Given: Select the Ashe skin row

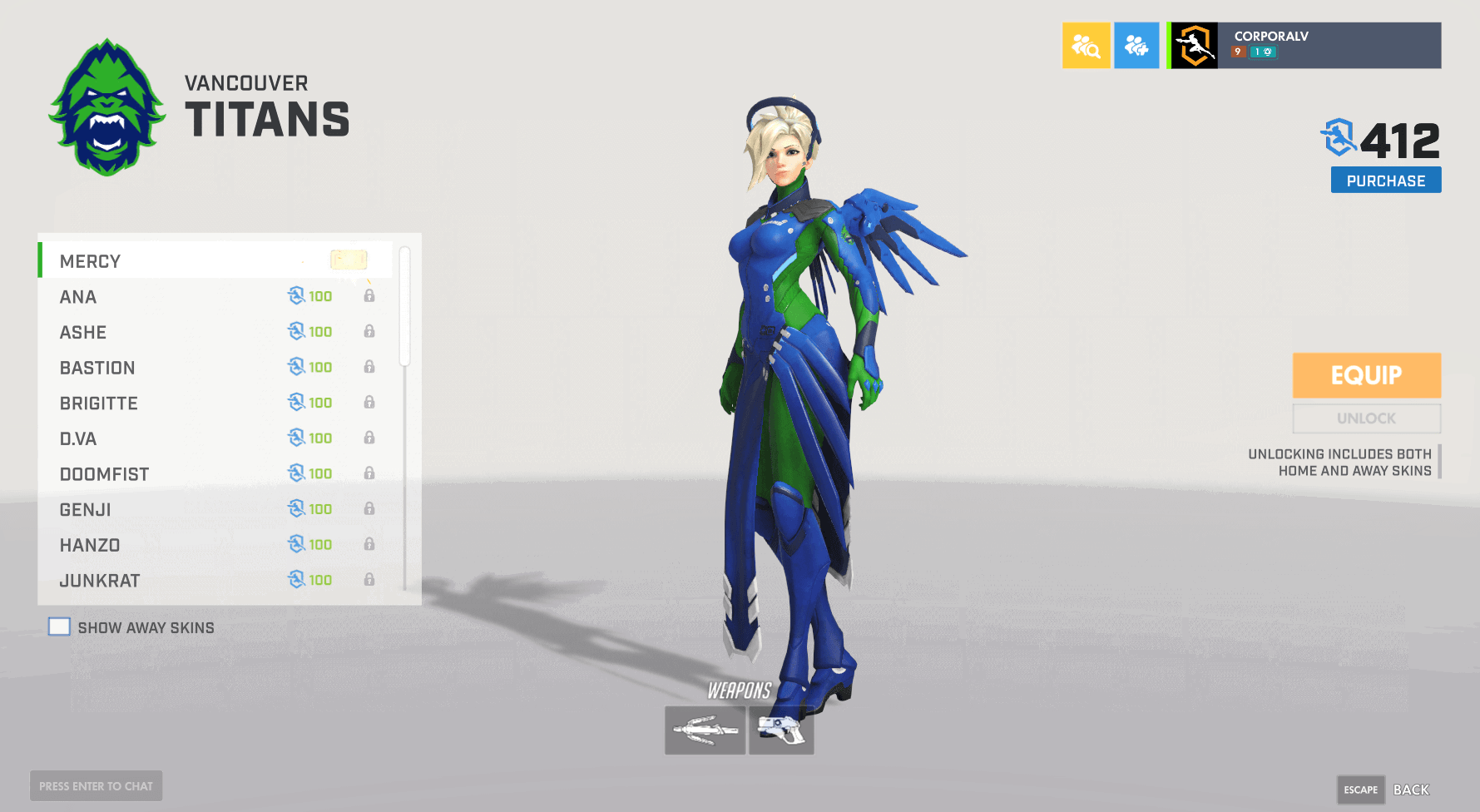Looking at the screenshot, I should pos(215,333).
